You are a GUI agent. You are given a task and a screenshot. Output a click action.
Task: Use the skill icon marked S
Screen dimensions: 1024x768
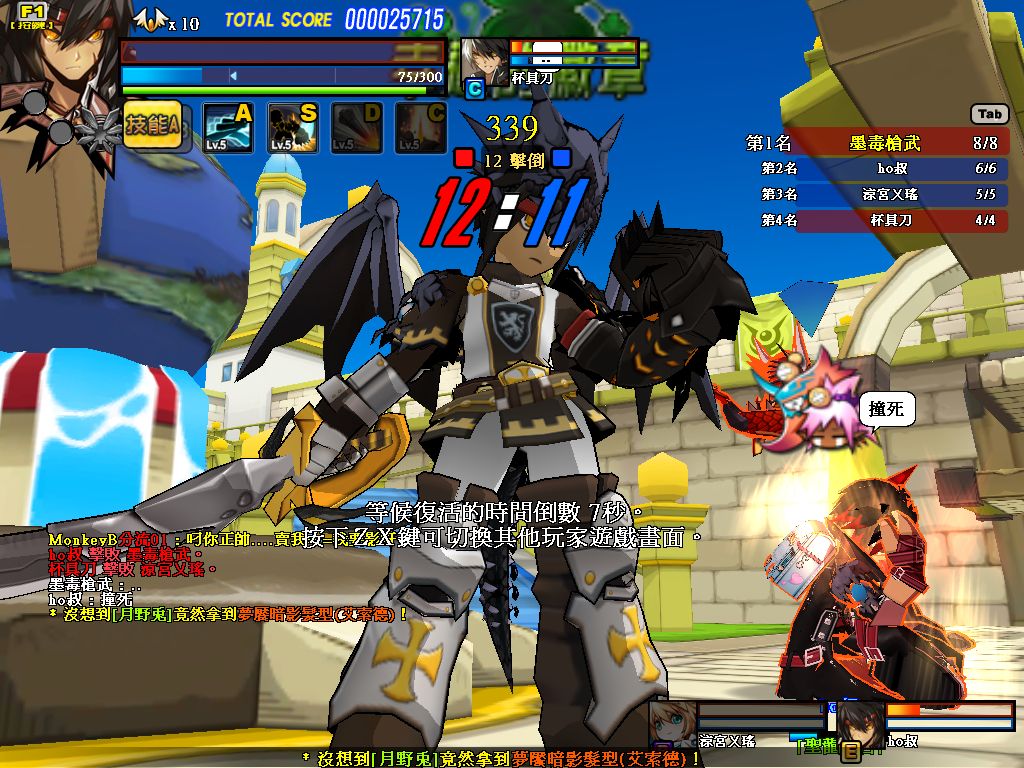tap(292, 128)
